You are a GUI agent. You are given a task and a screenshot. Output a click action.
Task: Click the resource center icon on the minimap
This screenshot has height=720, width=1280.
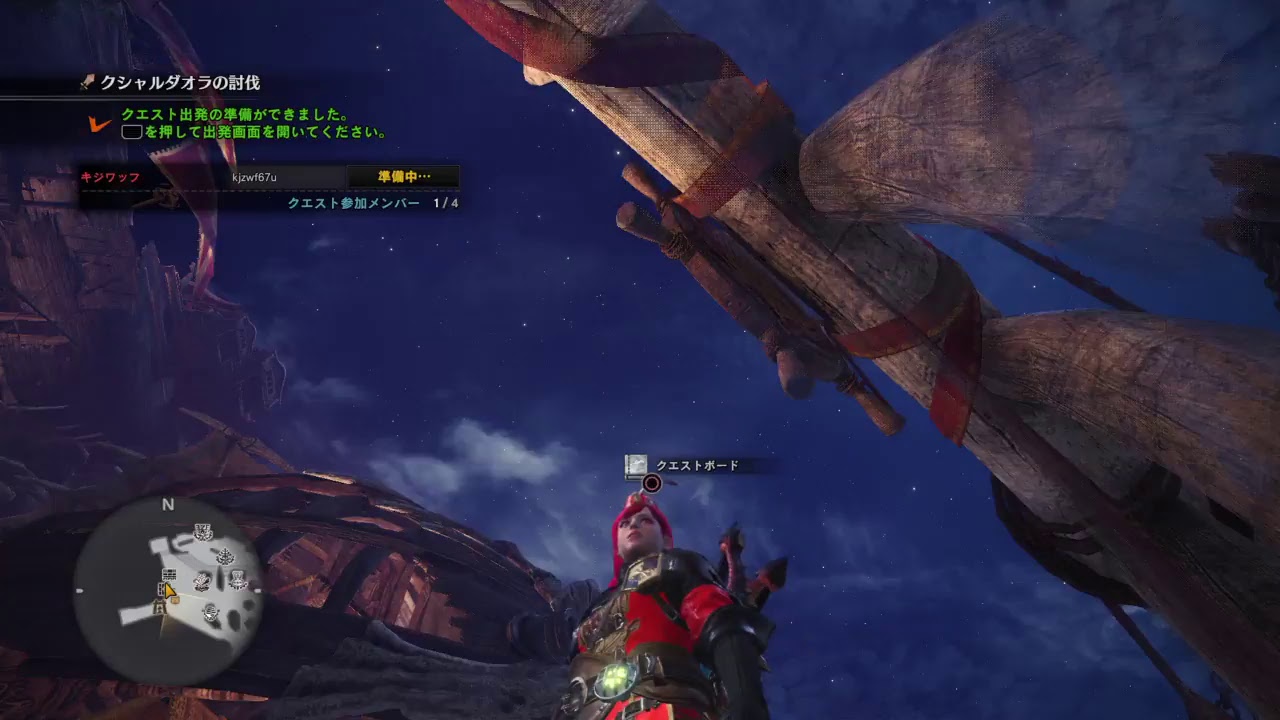click(204, 531)
